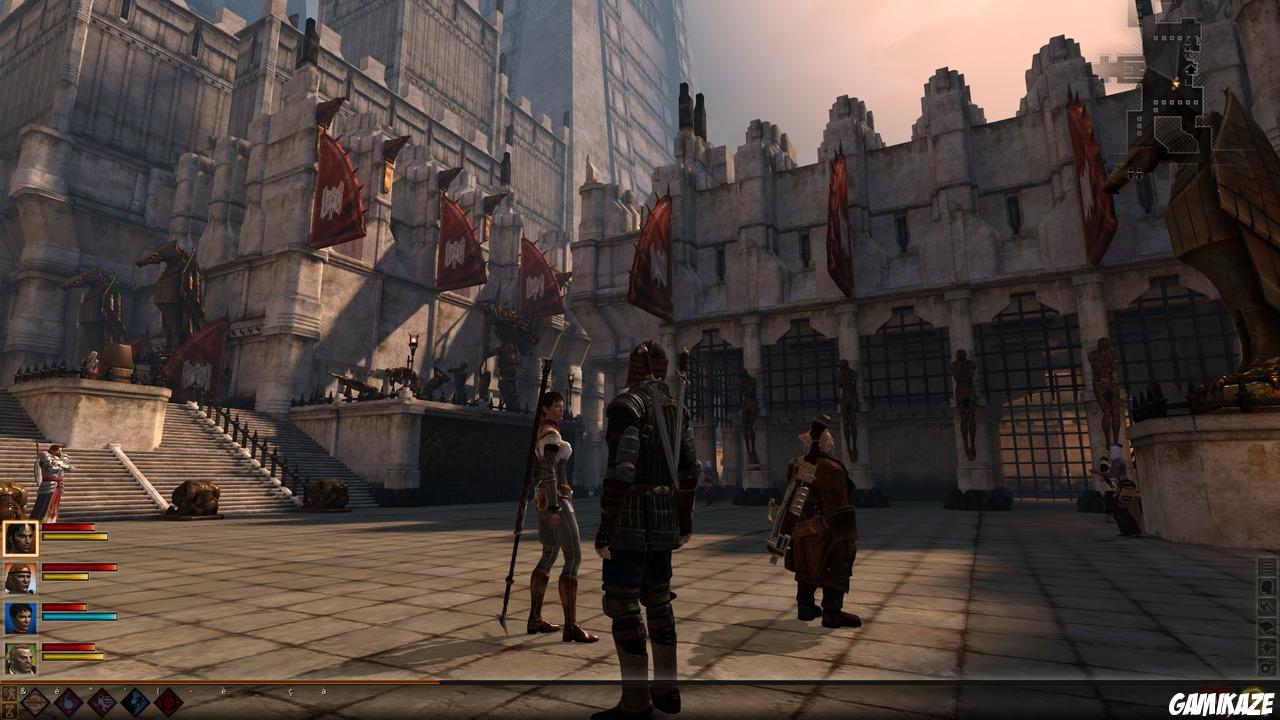This screenshot has width=1280, height=720.
Task: Use the purple flask ability on the quickbar
Action: coord(68,701)
